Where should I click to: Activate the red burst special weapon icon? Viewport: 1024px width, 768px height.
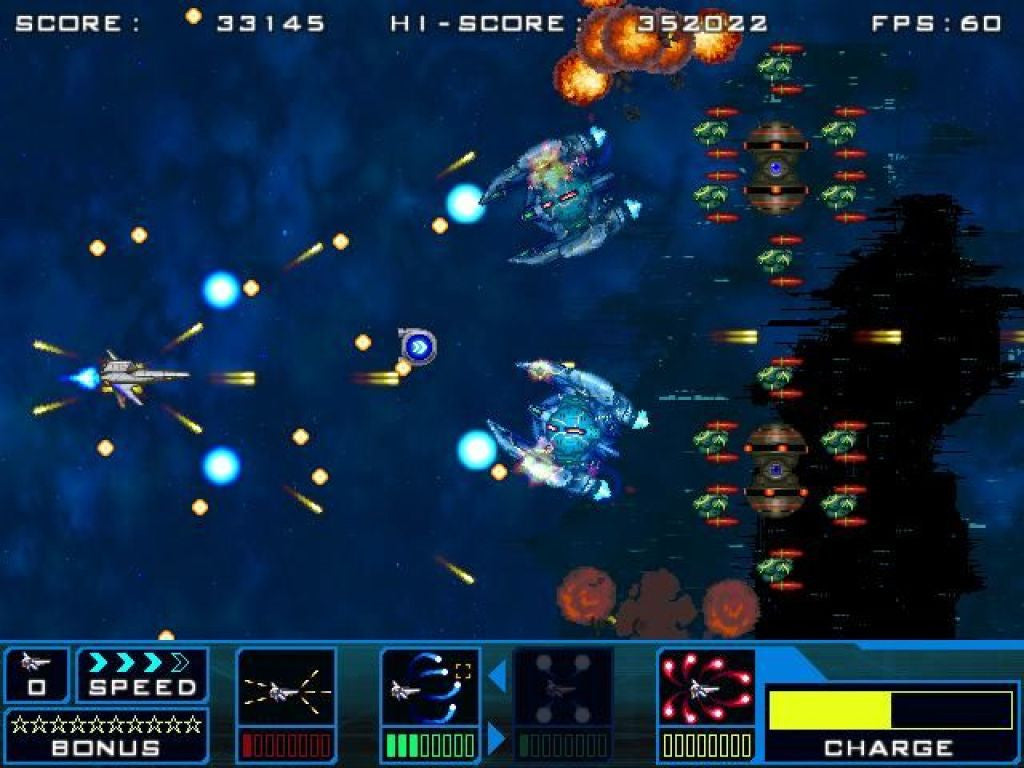coord(706,688)
